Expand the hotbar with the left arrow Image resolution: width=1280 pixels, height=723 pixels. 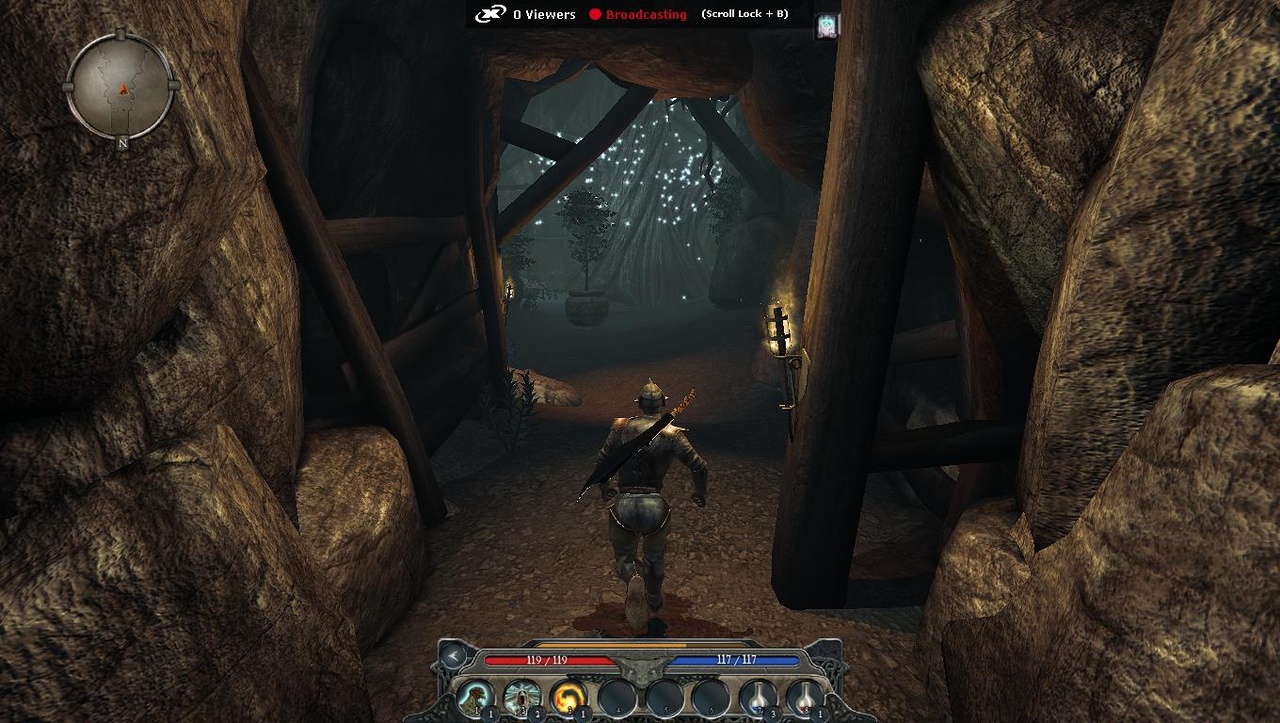(452, 657)
